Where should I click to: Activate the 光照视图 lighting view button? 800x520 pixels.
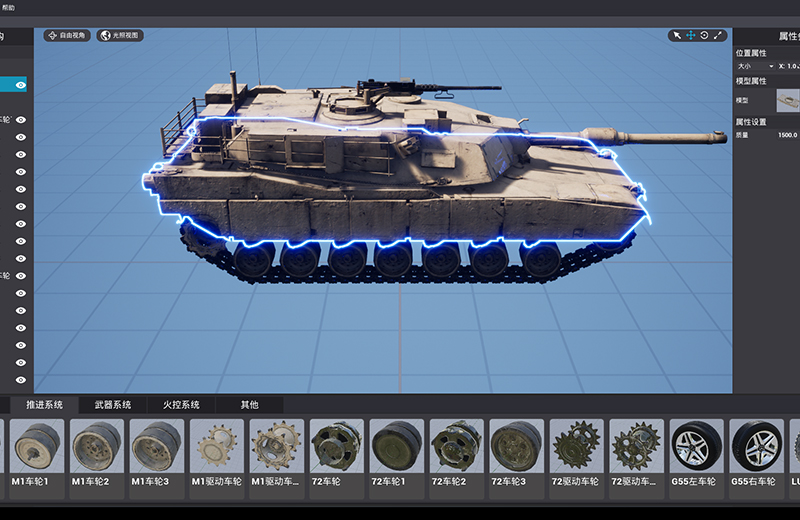[x=120, y=35]
